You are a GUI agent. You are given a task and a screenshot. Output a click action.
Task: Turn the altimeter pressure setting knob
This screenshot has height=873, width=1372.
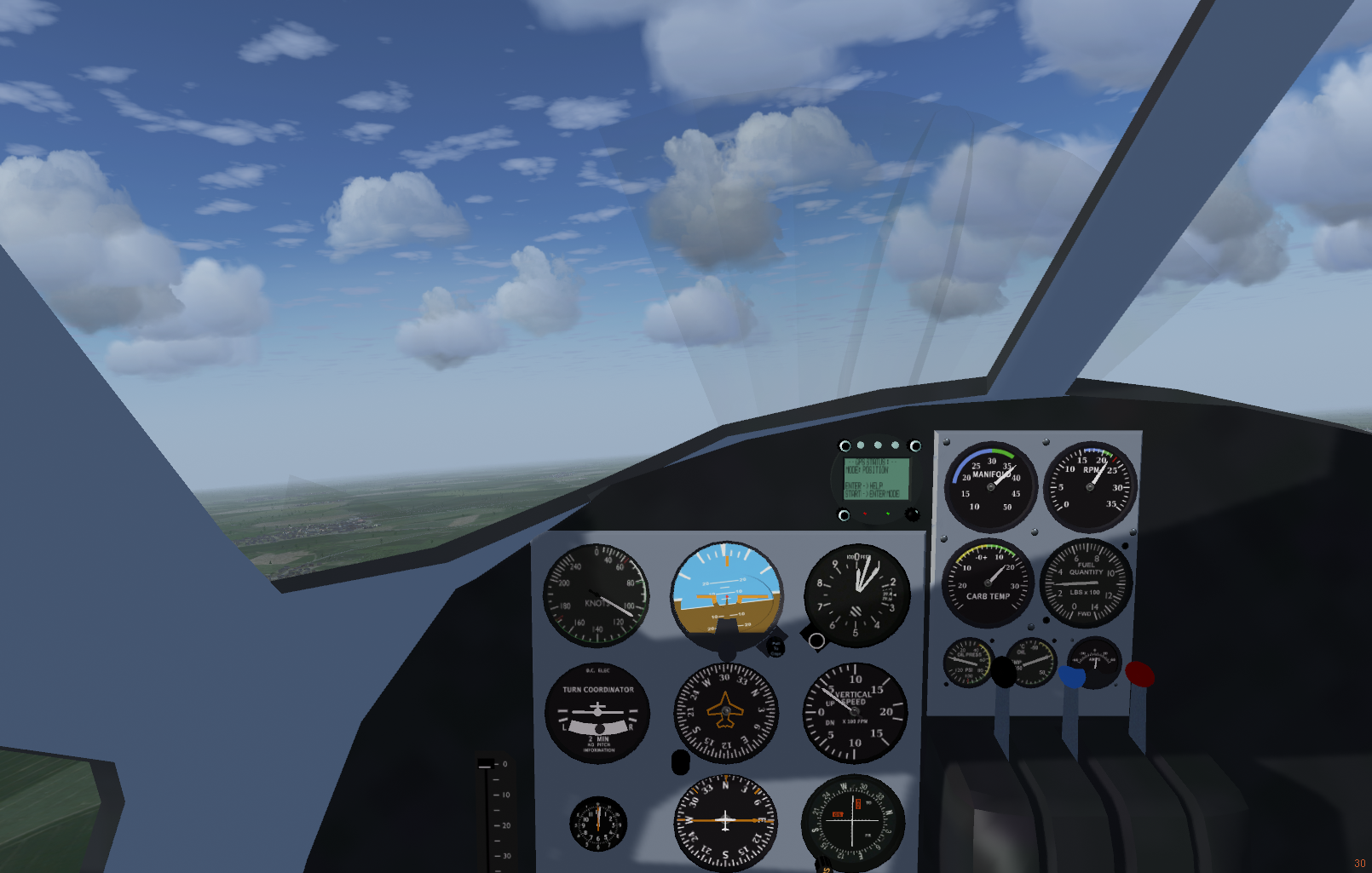(816, 640)
